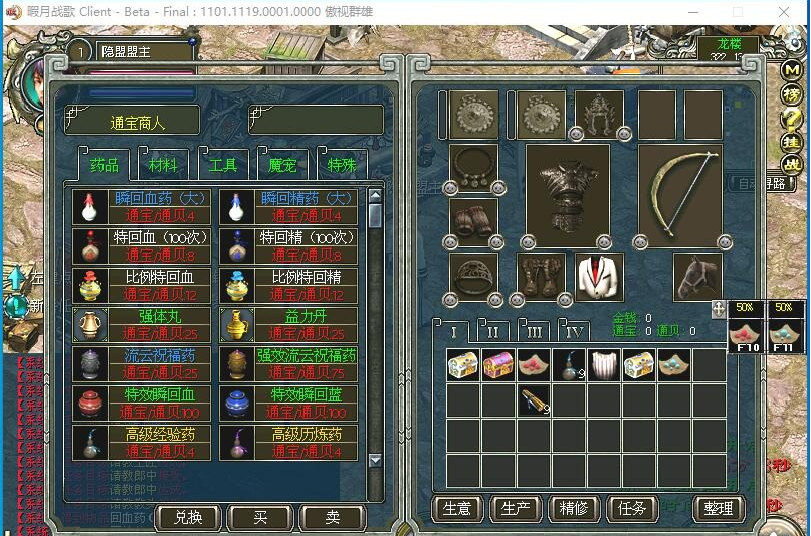Select the equipped chest armor slot

[567, 194]
